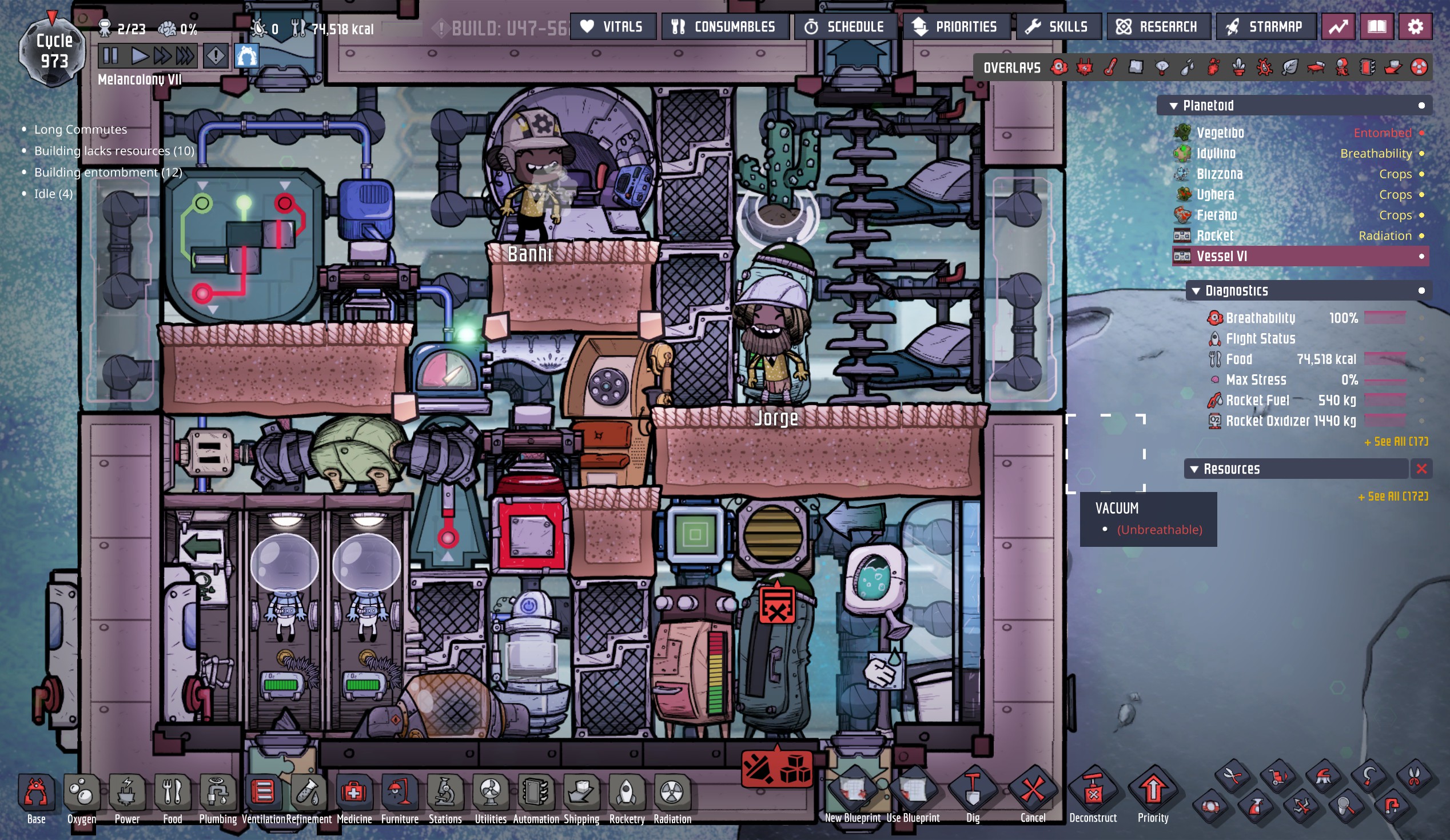This screenshot has width=1450, height=840.
Task: Select the Deconstruct tool
Action: tap(1093, 794)
